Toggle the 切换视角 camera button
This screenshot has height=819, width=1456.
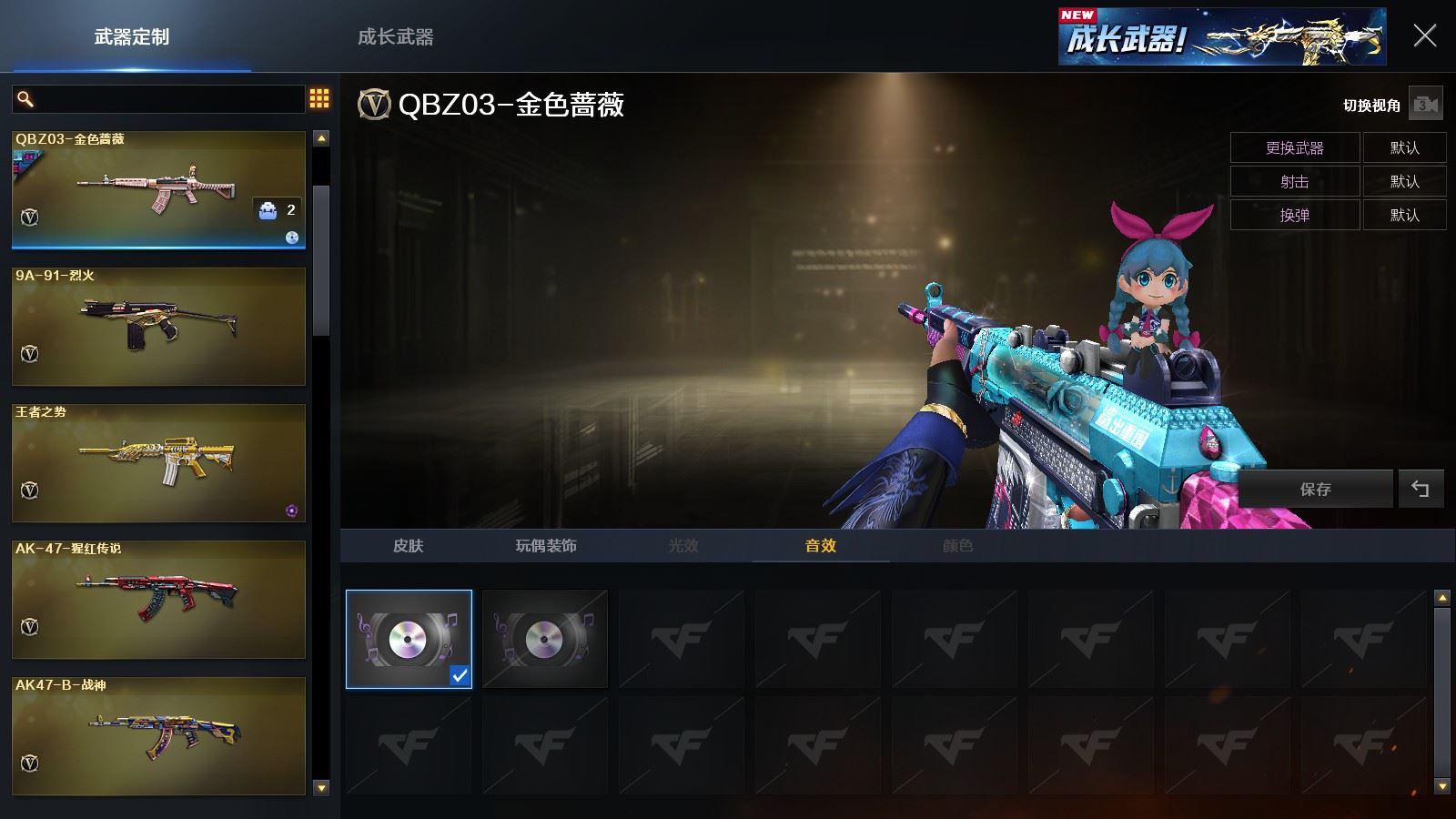coord(1425,106)
